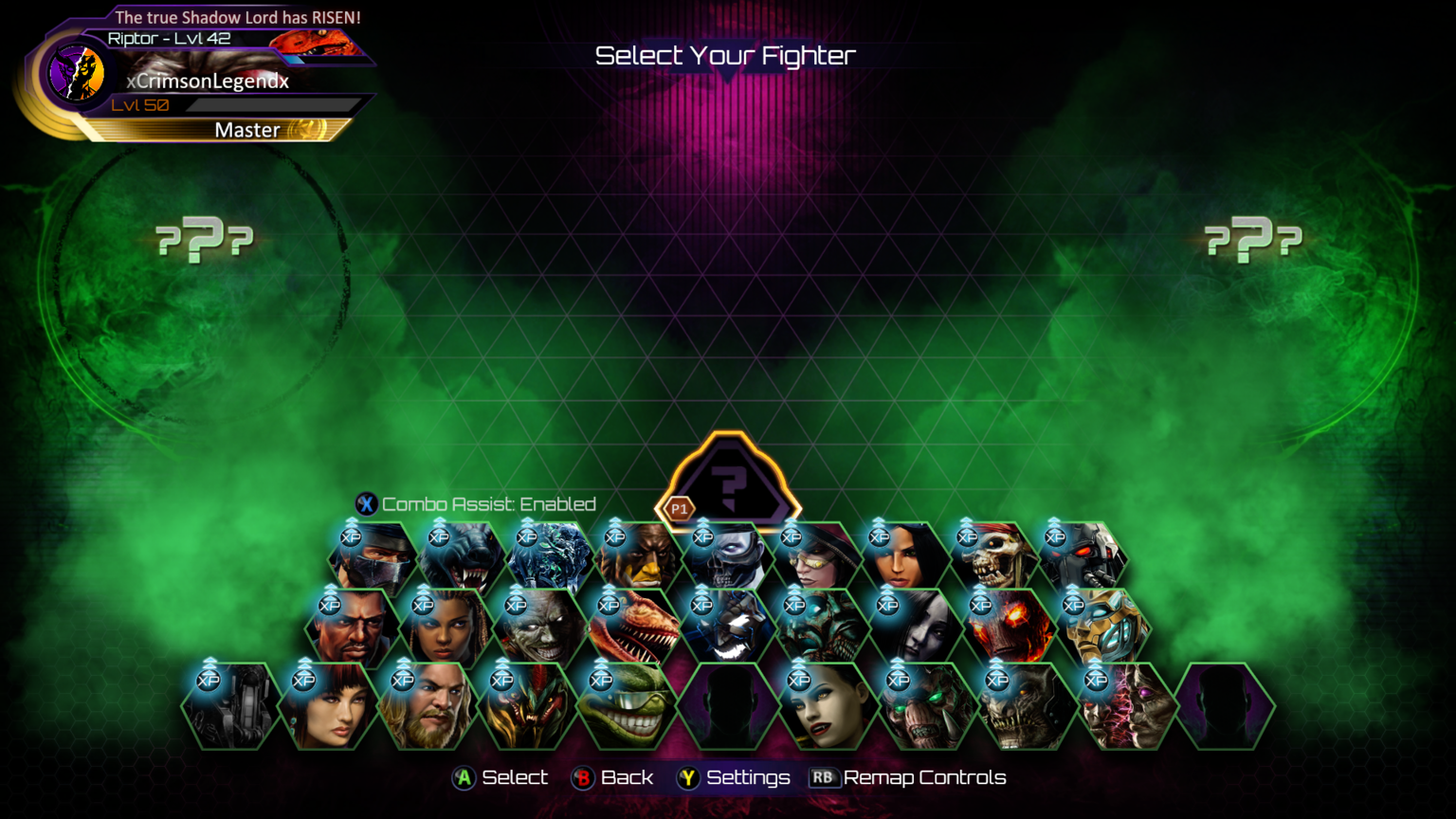Choose Tusk the bearded barbarian

pos(427,707)
